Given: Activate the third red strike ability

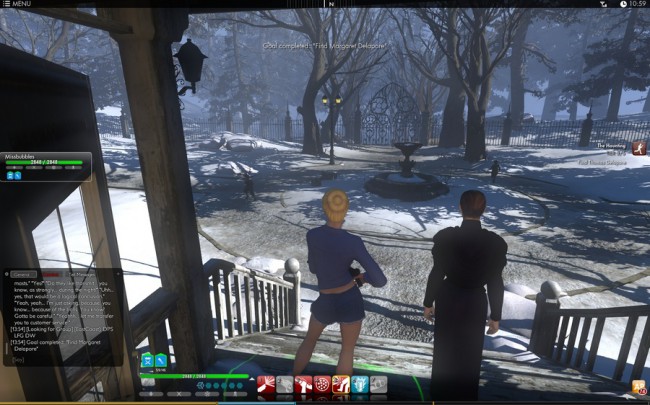Looking at the screenshot, I should click(x=303, y=384).
